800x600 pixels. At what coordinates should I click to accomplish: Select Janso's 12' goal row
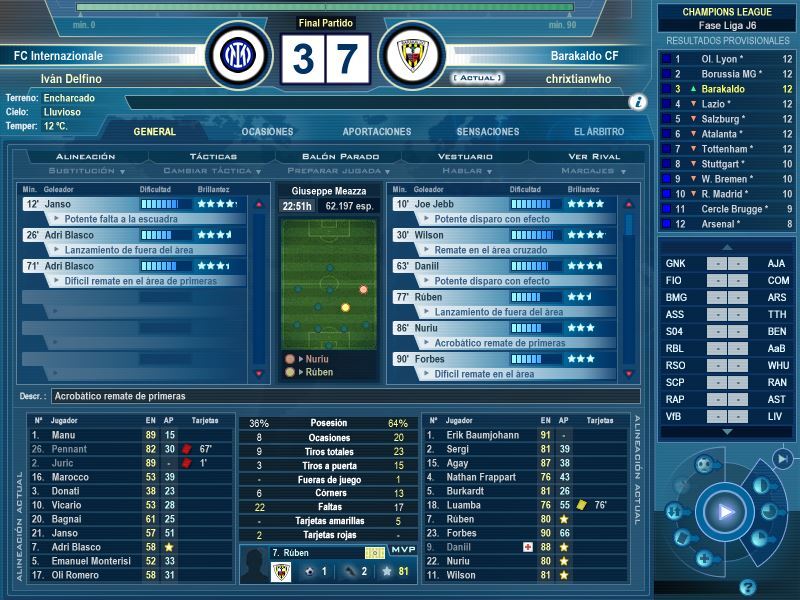135,204
